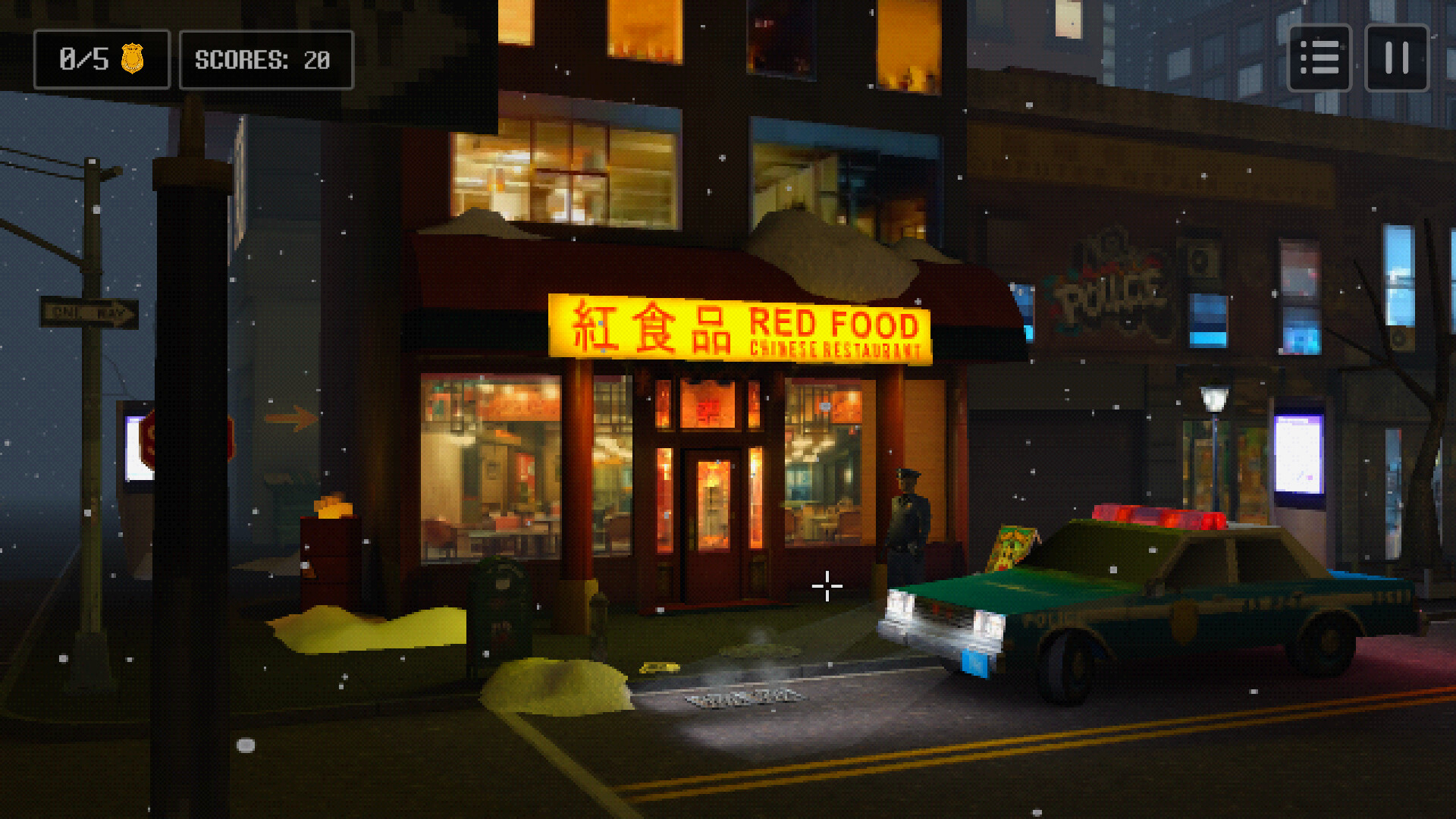Open the list menu button
Viewport: 1456px width, 819px height.
point(1319,58)
